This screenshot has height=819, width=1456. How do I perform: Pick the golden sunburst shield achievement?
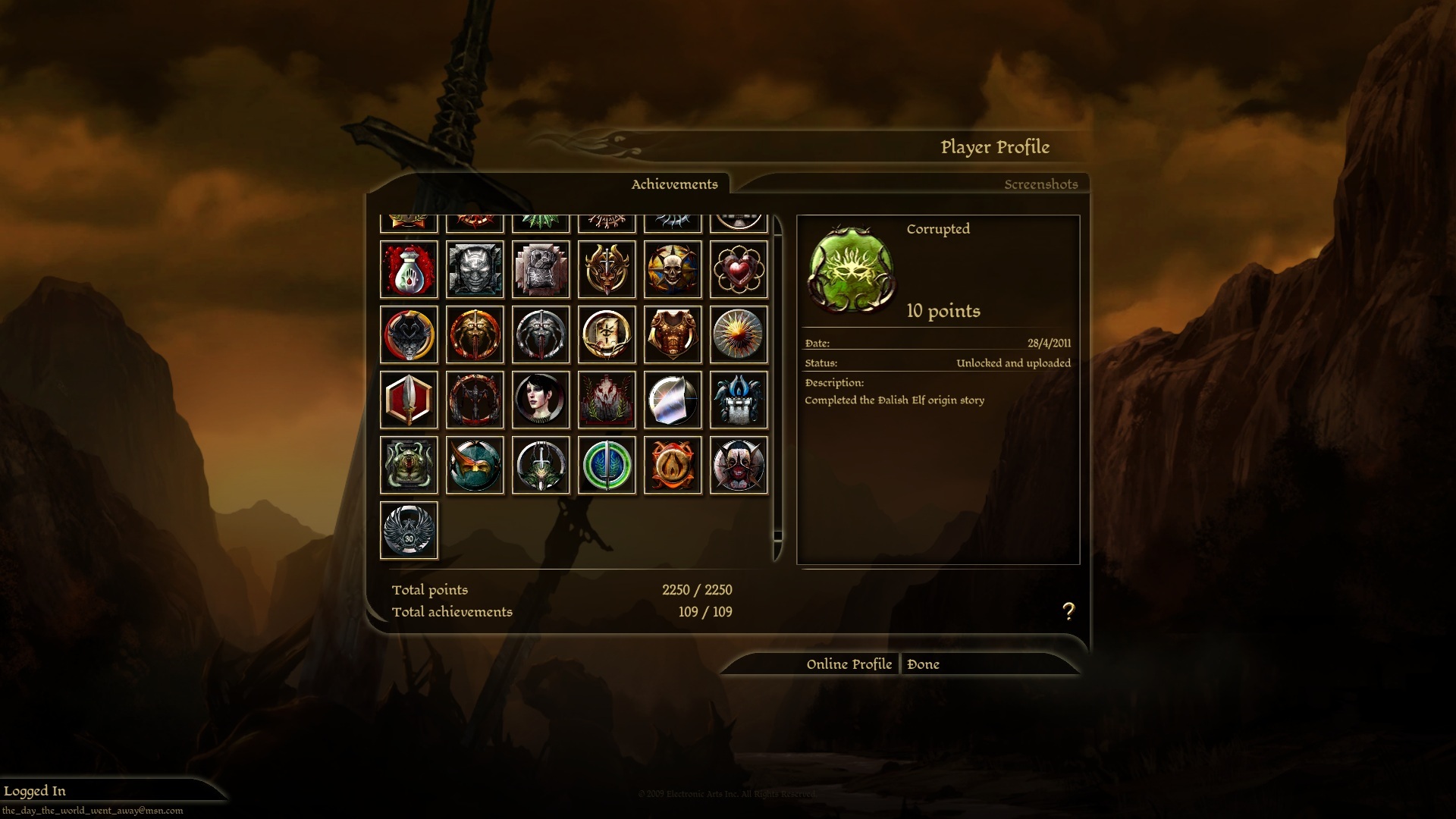tap(739, 334)
